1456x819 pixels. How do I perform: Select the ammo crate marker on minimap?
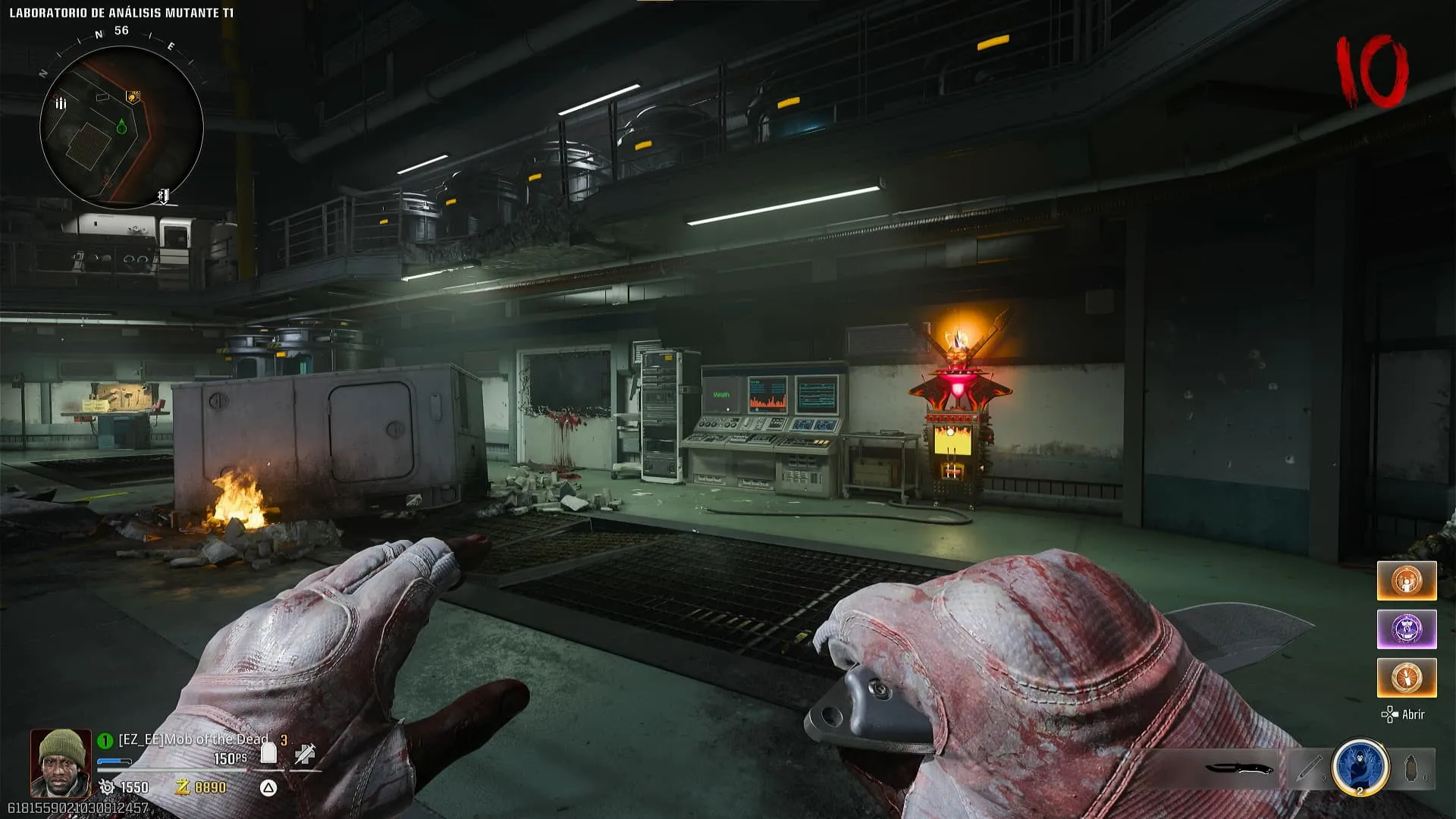coord(61,103)
